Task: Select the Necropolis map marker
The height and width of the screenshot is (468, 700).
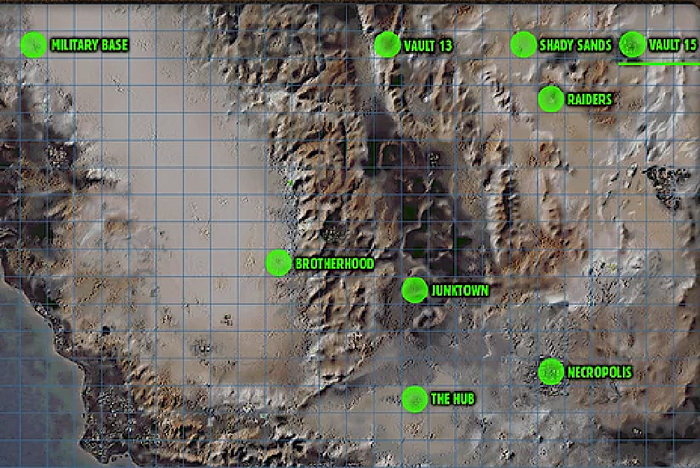Action: pos(550,372)
